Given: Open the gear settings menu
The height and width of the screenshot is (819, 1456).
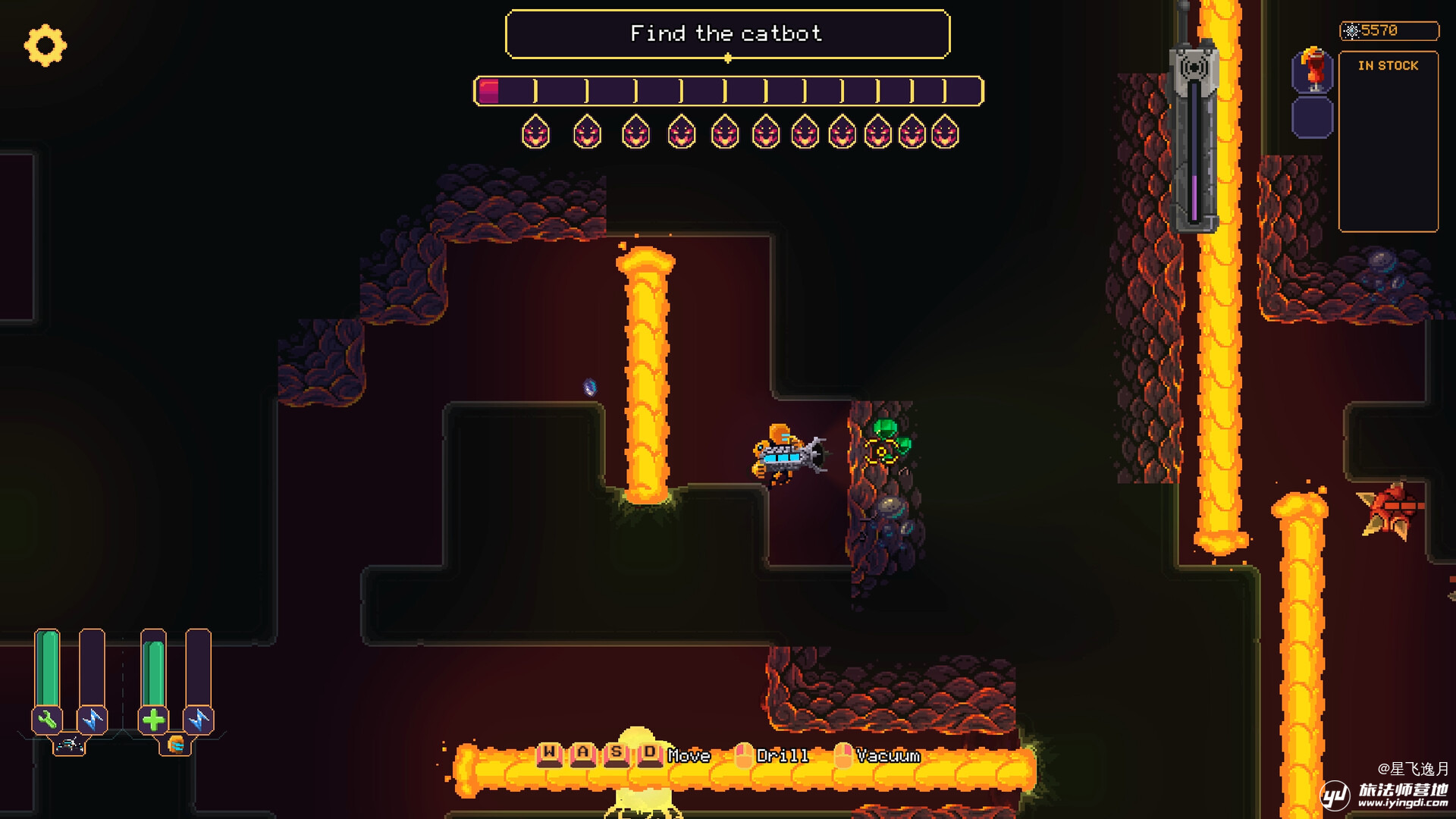Looking at the screenshot, I should pos(45,45).
